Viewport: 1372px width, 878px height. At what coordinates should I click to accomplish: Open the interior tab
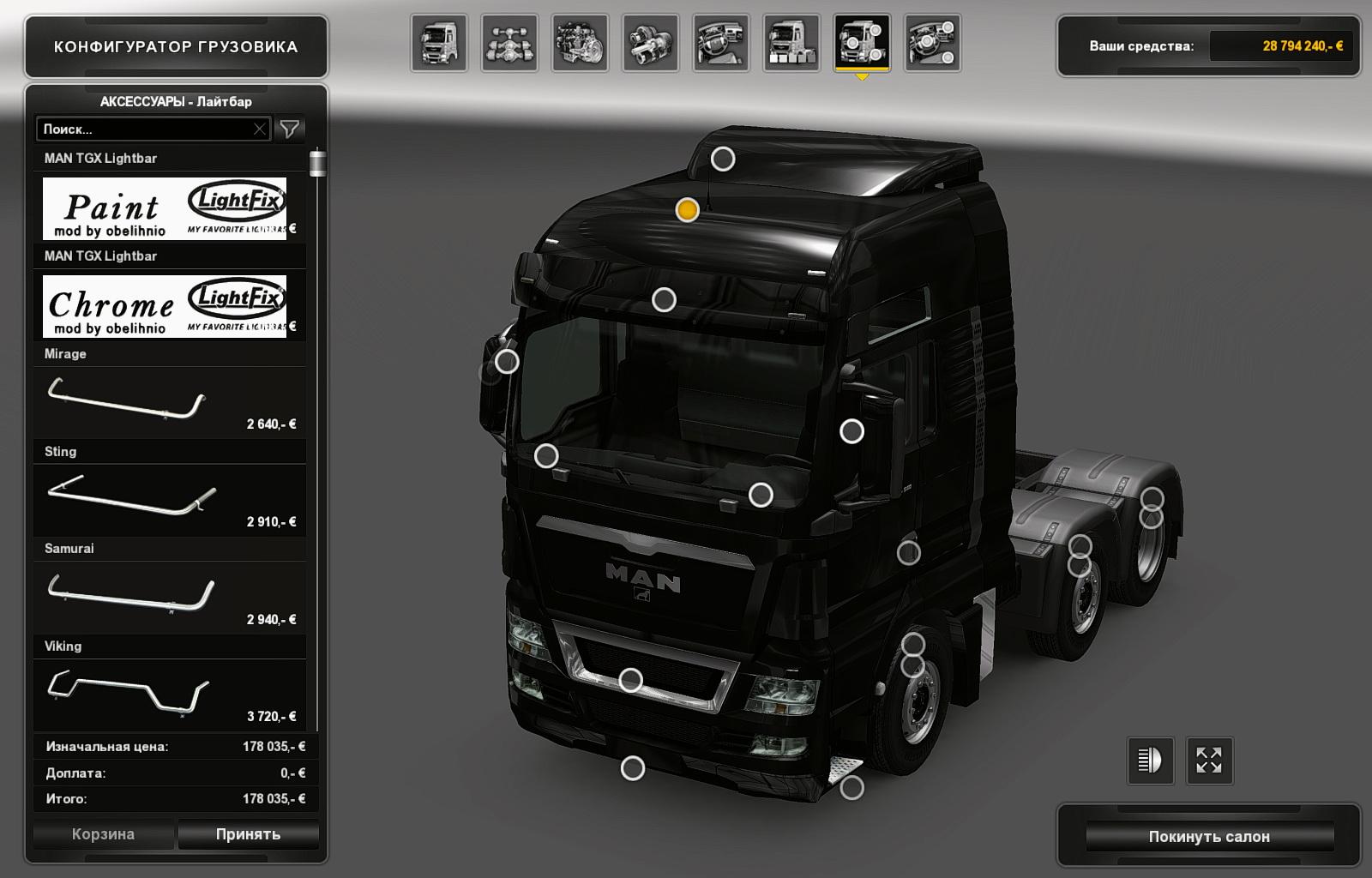pos(720,43)
